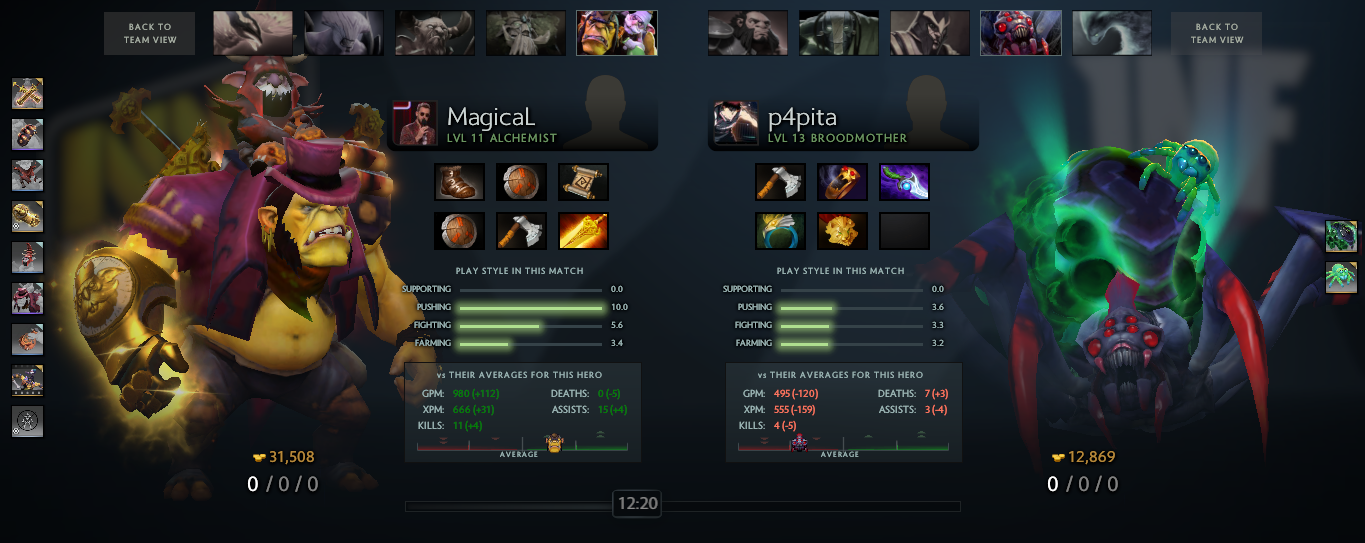This screenshot has width=1365, height=543.
Task: Open MagicaL's player avatar
Action: [414, 123]
